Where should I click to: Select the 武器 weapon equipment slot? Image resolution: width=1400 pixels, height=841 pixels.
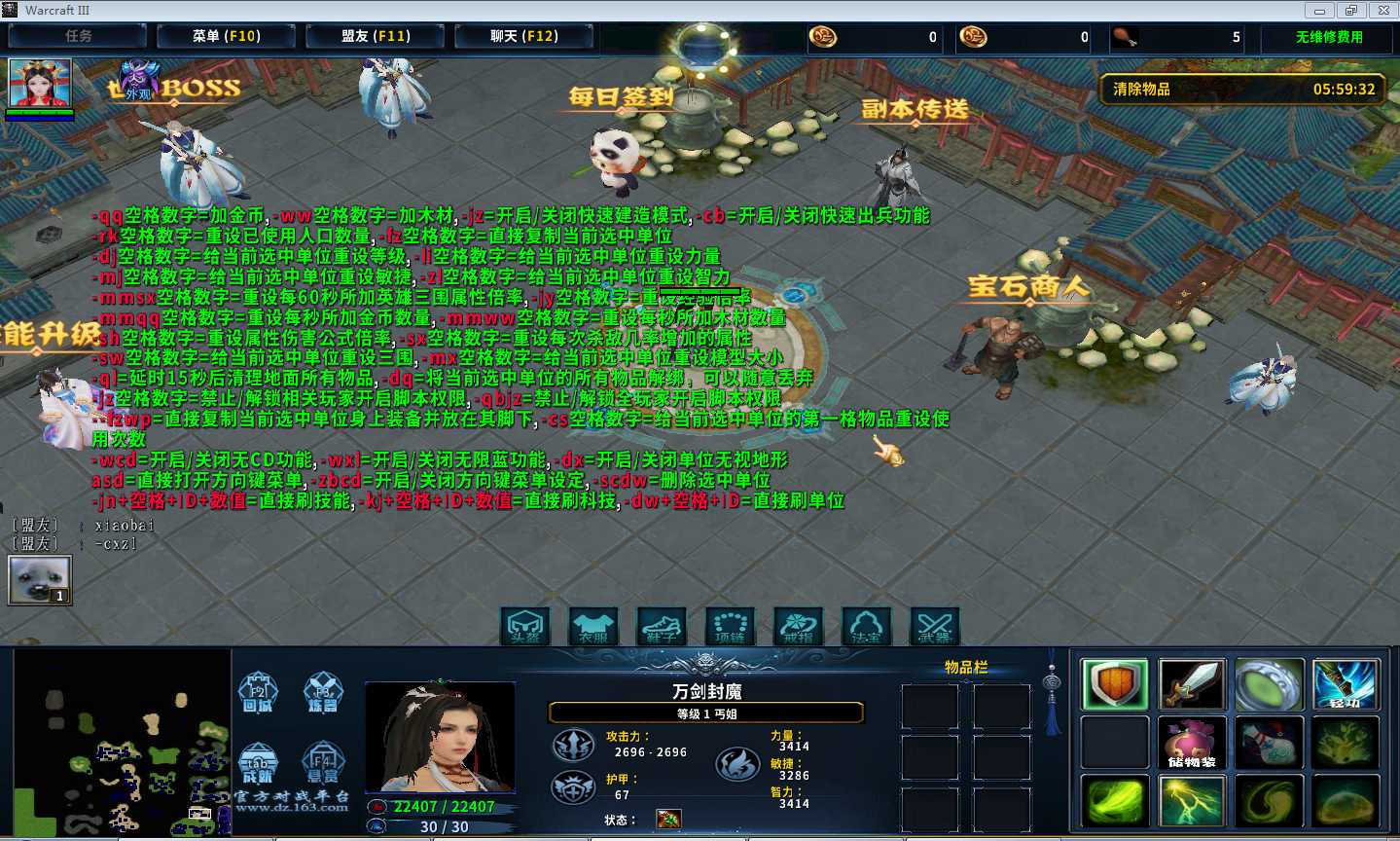[934, 626]
